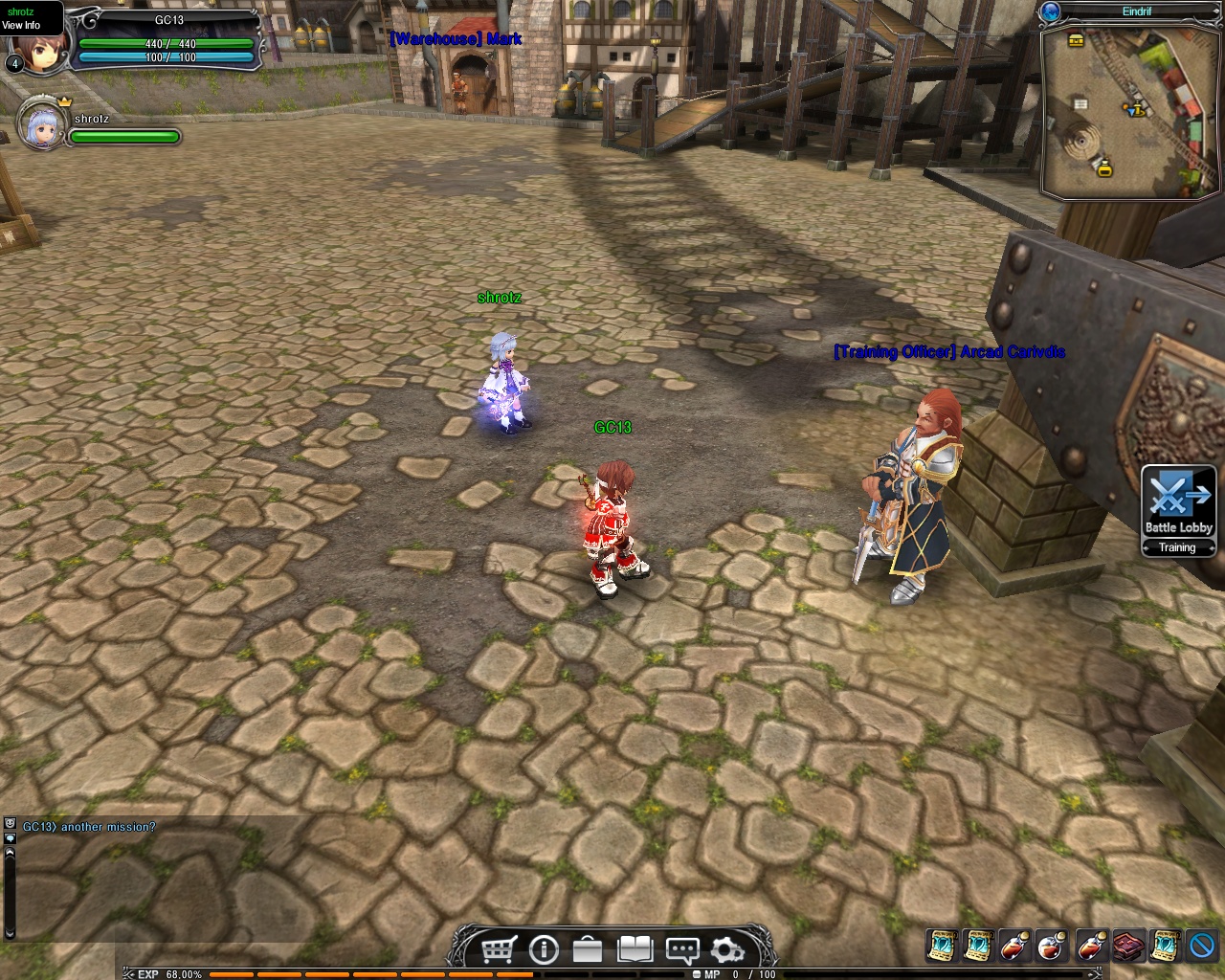Open the shopping cart shop menu

(497, 949)
